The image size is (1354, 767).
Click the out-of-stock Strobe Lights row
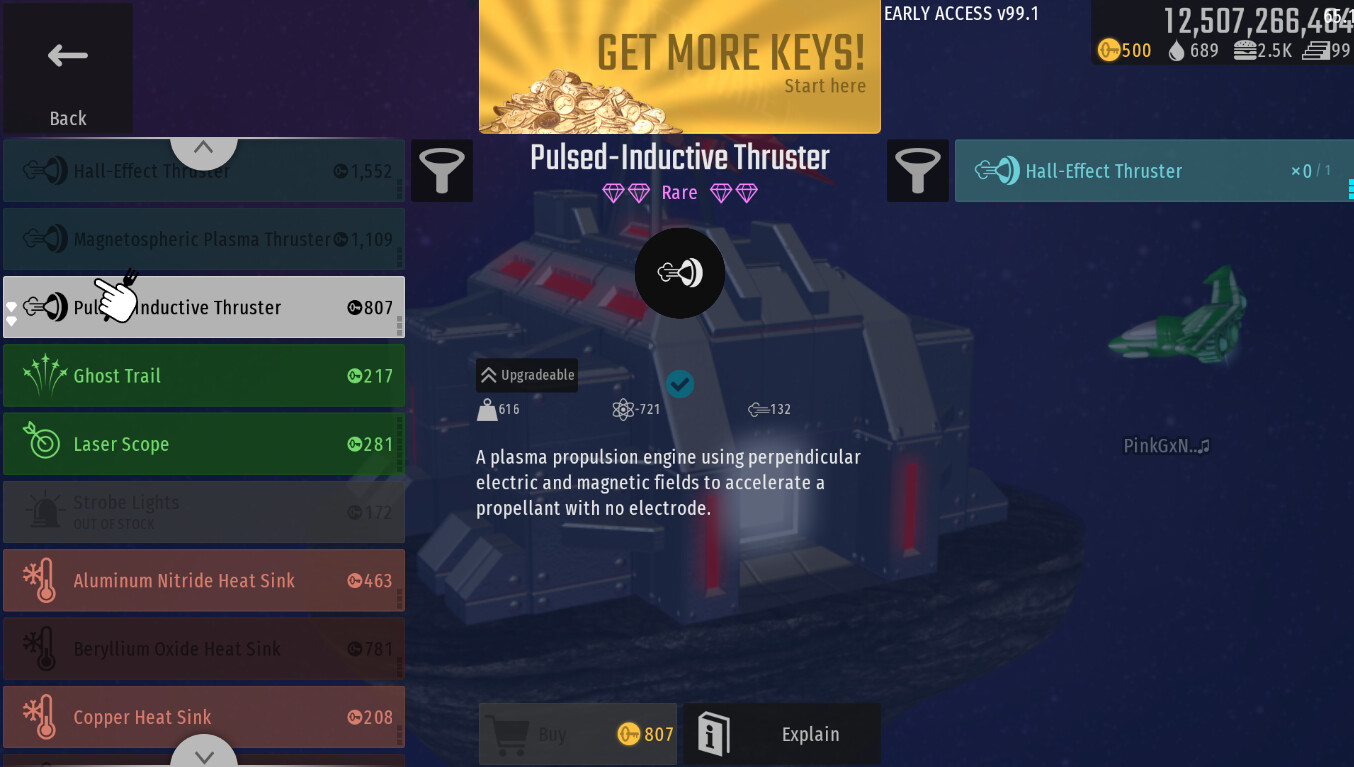click(204, 512)
